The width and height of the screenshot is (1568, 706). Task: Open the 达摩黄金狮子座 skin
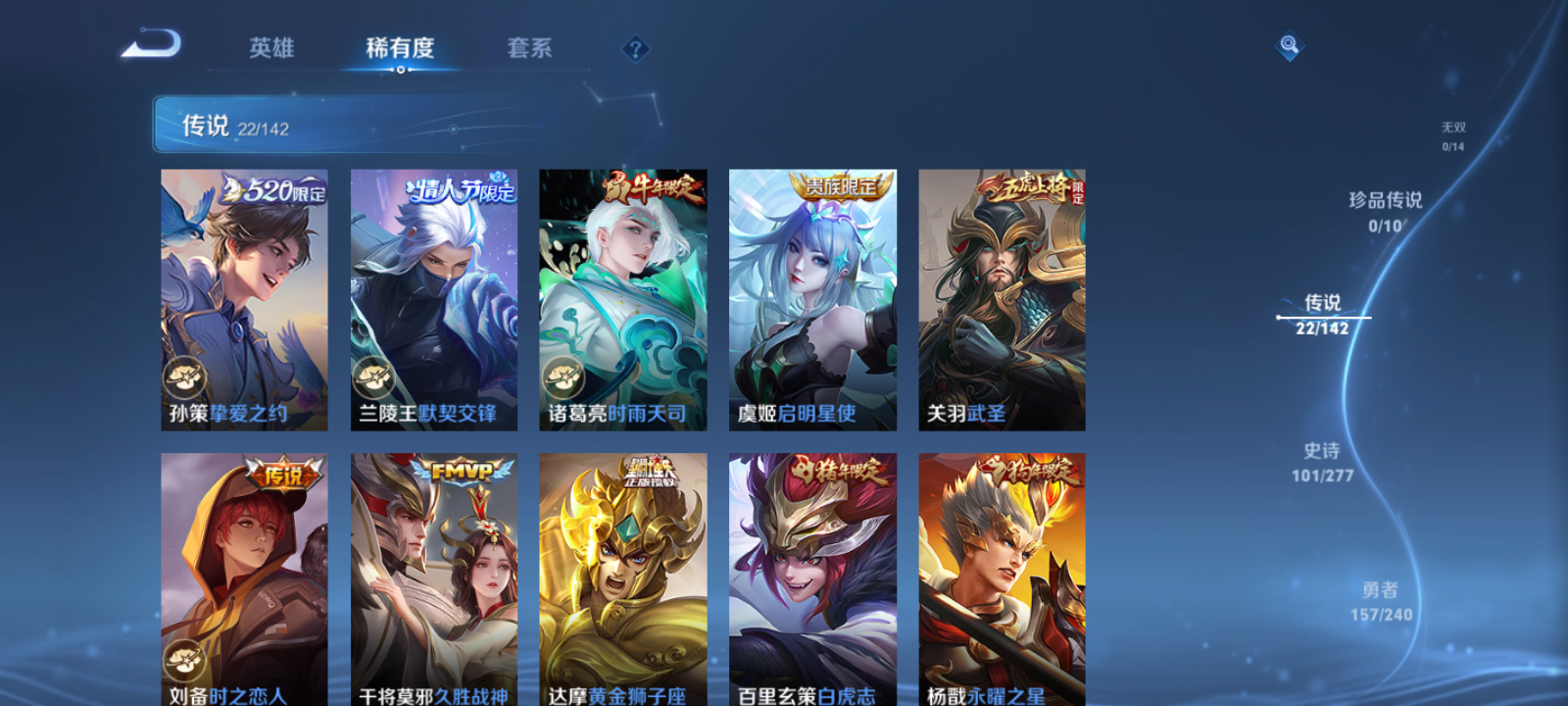pos(624,579)
